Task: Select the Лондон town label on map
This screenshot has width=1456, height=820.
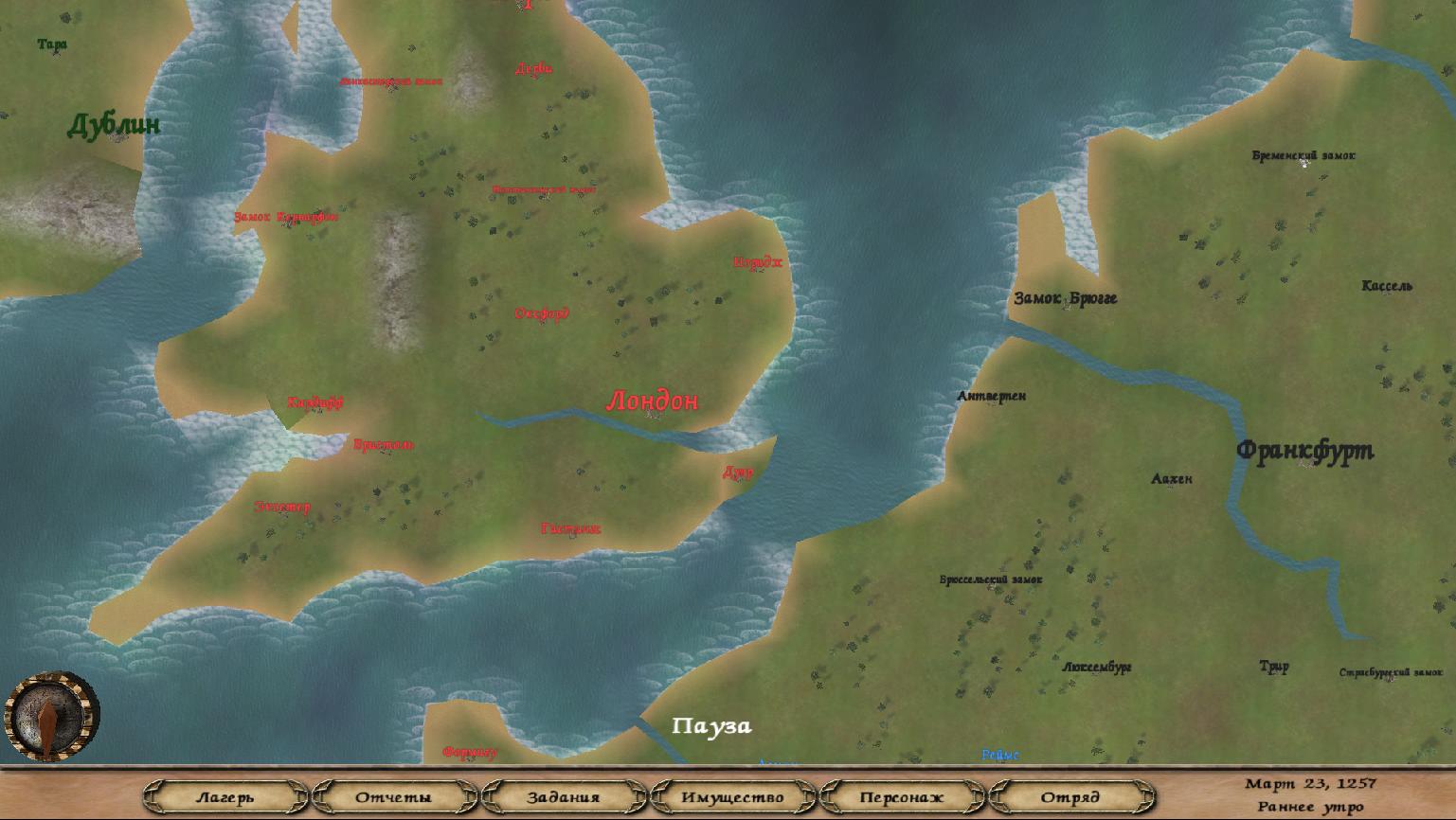Action: coord(652,401)
